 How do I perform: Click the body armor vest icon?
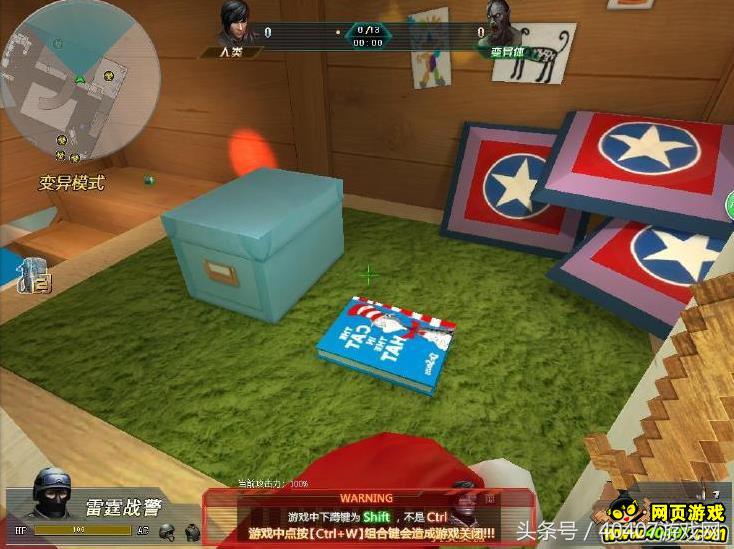pos(192,532)
